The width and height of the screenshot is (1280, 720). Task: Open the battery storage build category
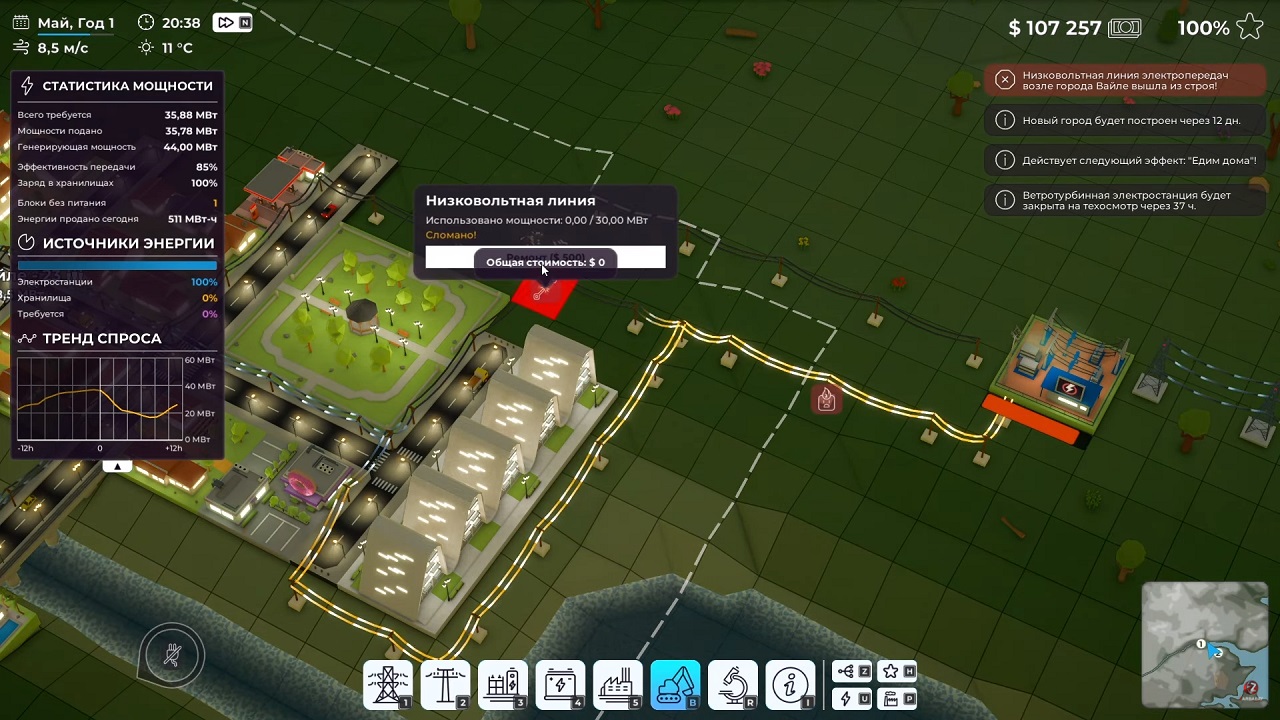click(x=561, y=685)
